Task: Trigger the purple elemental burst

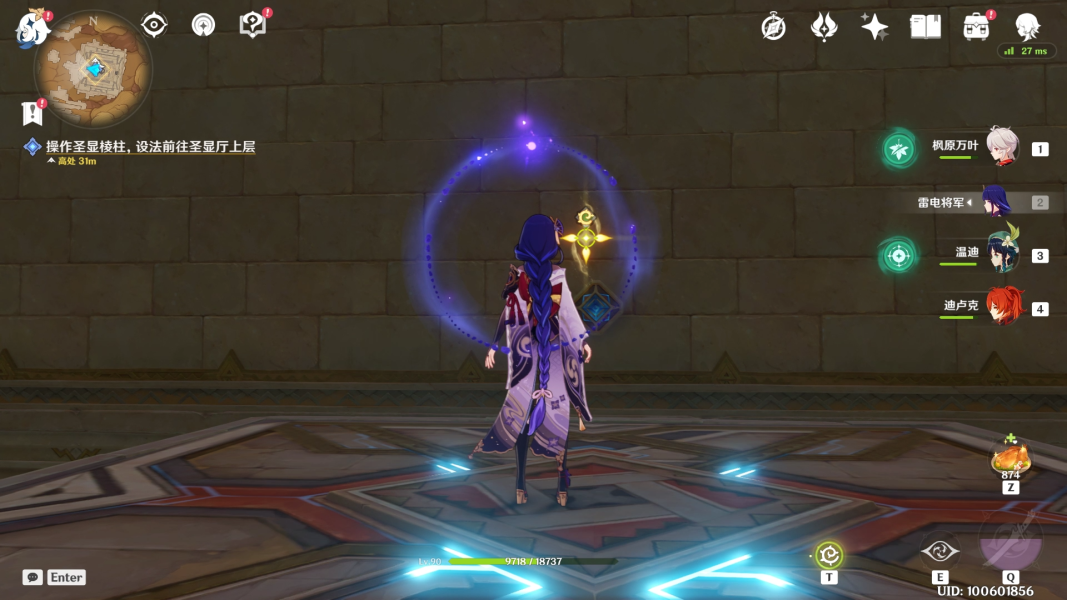Action: click(1010, 543)
